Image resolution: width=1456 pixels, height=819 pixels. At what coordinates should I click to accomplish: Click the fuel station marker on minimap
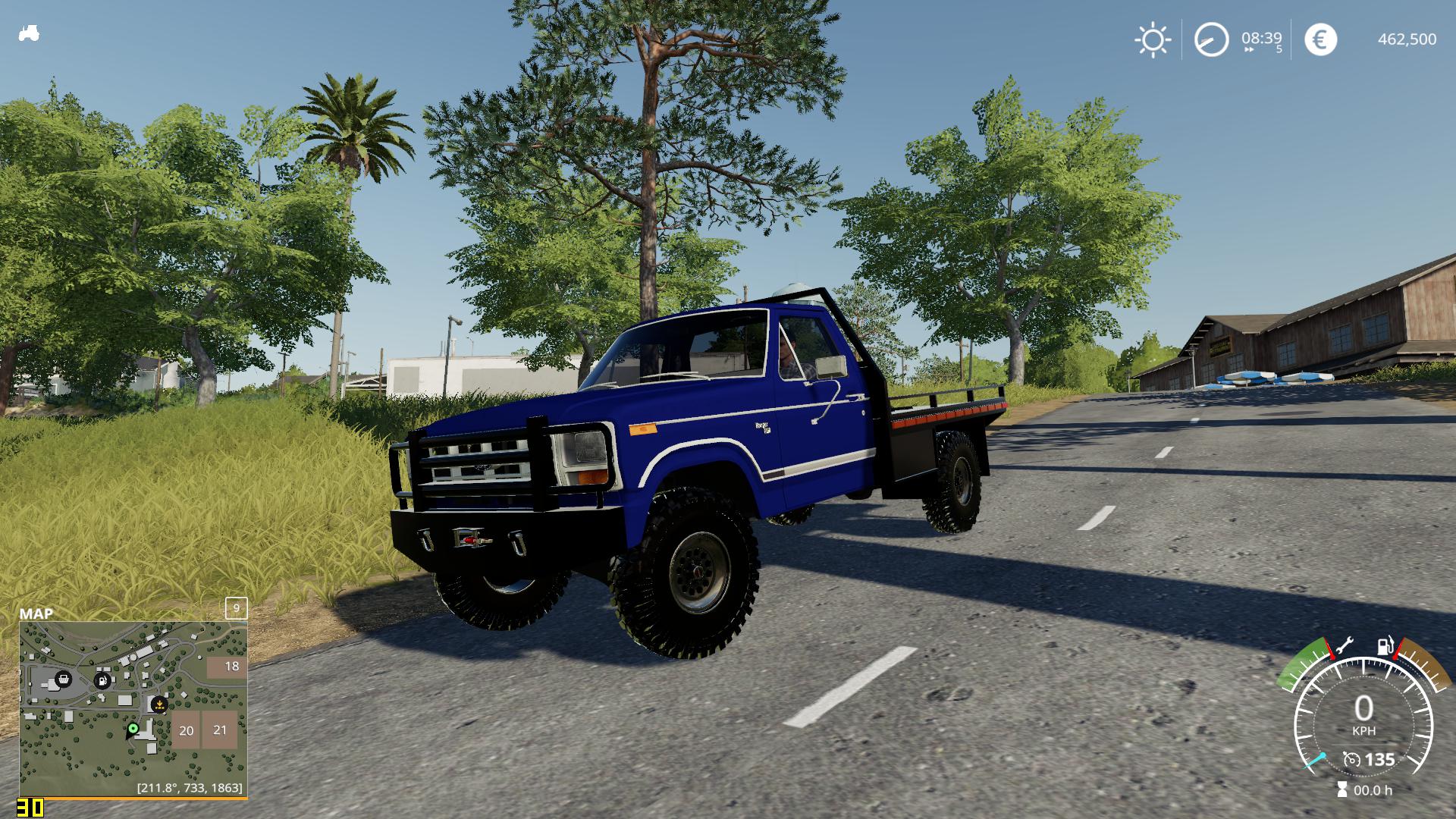(102, 680)
